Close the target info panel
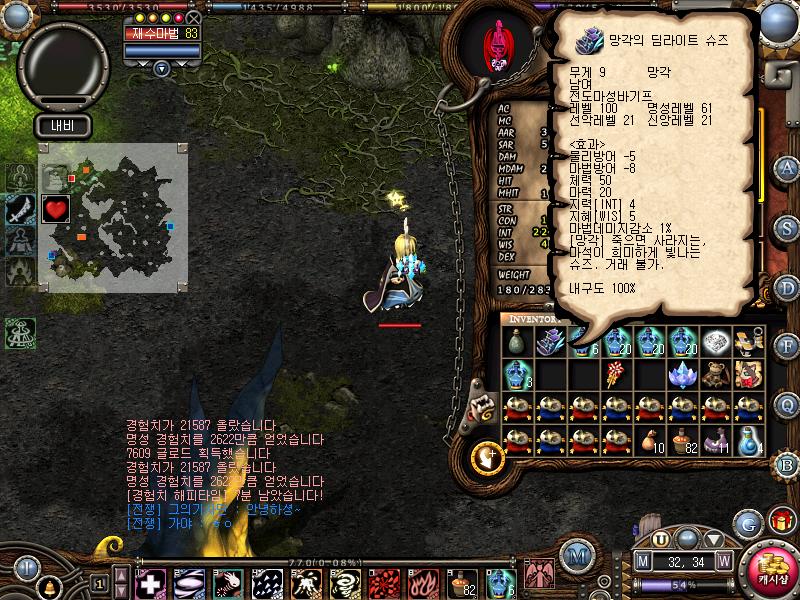 193,18
